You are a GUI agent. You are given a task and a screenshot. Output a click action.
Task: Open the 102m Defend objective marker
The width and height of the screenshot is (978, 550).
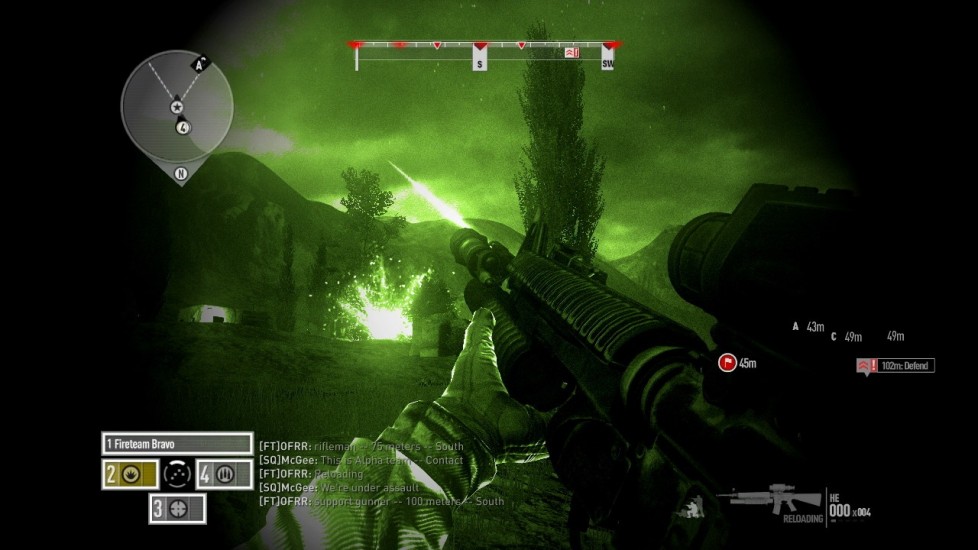pyautogui.click(x=894, y=366)
